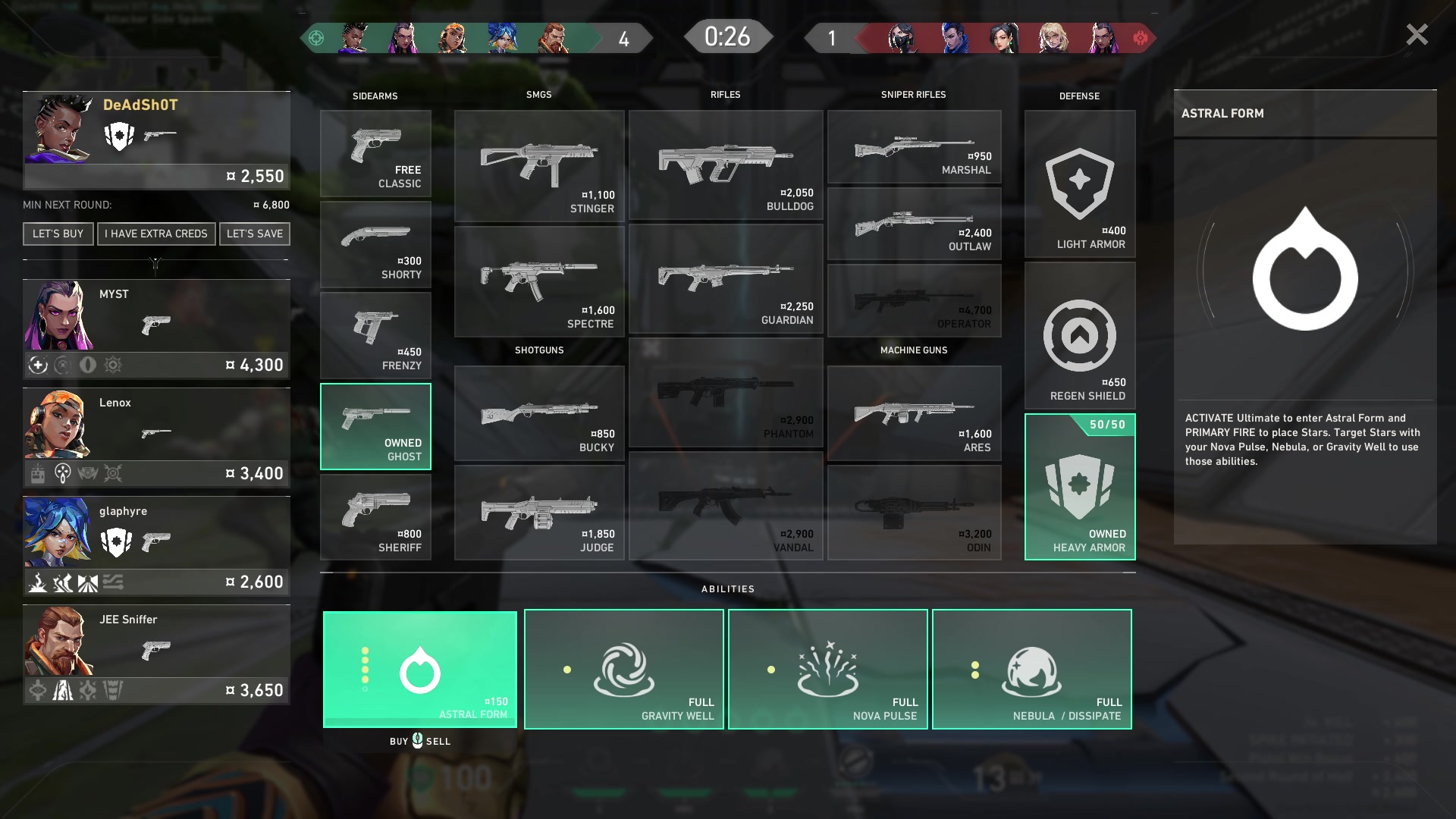Send the LET'S BUY team message

[58, 234]
